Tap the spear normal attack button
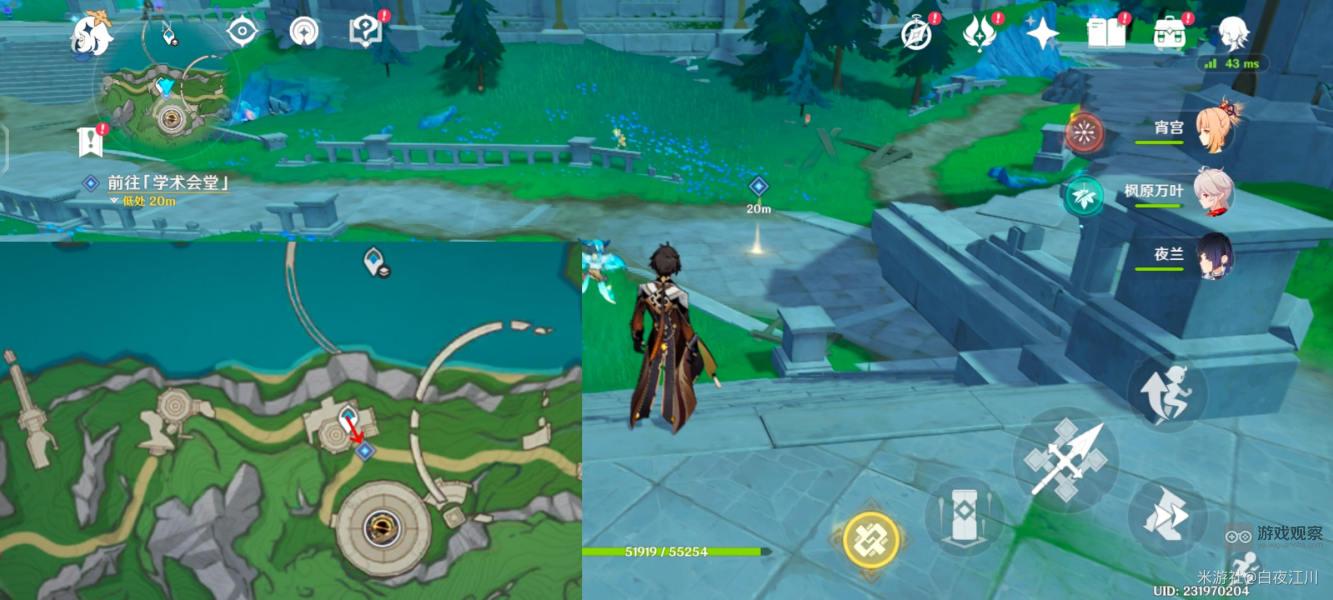 pyautogui.click(x=1065, y=461)
